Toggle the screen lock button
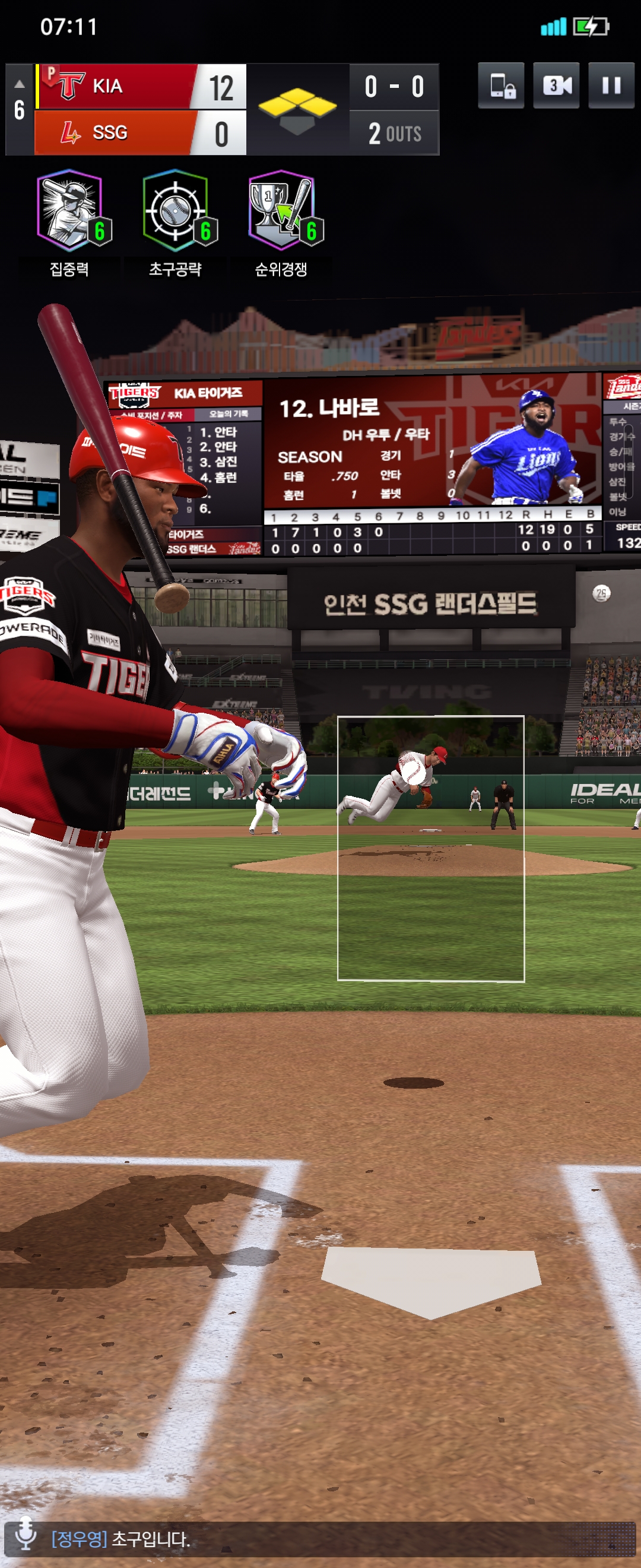The width and height of the screenshot is (641, 1568). tap(500, 85)
